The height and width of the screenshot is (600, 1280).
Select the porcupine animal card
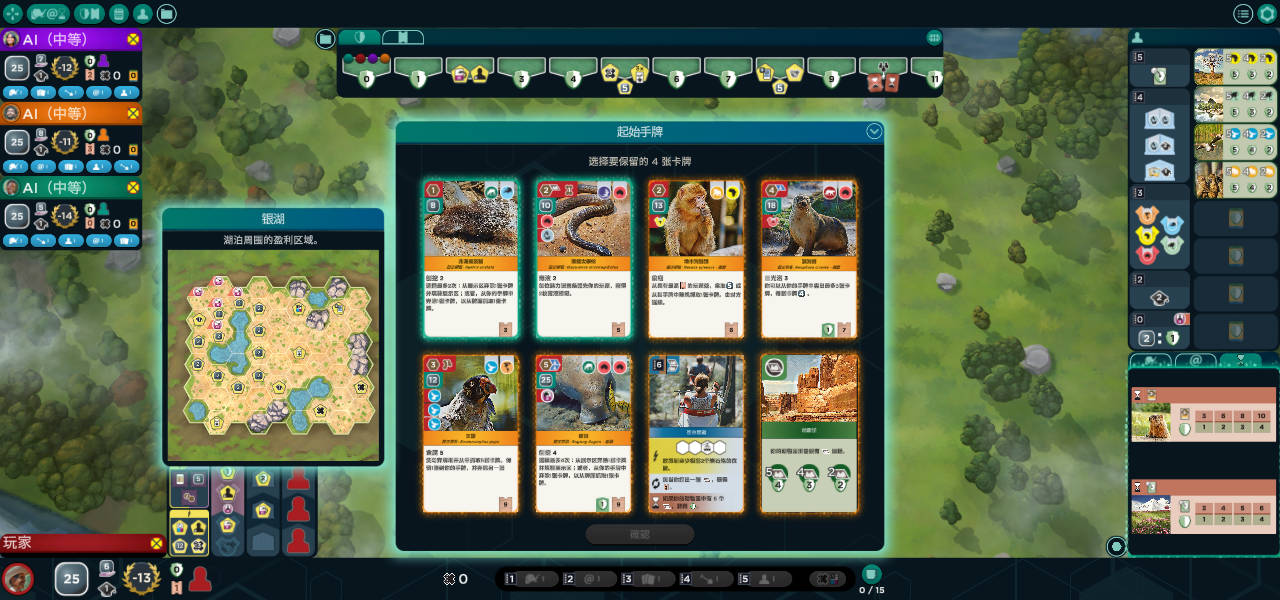click(470, 258)
